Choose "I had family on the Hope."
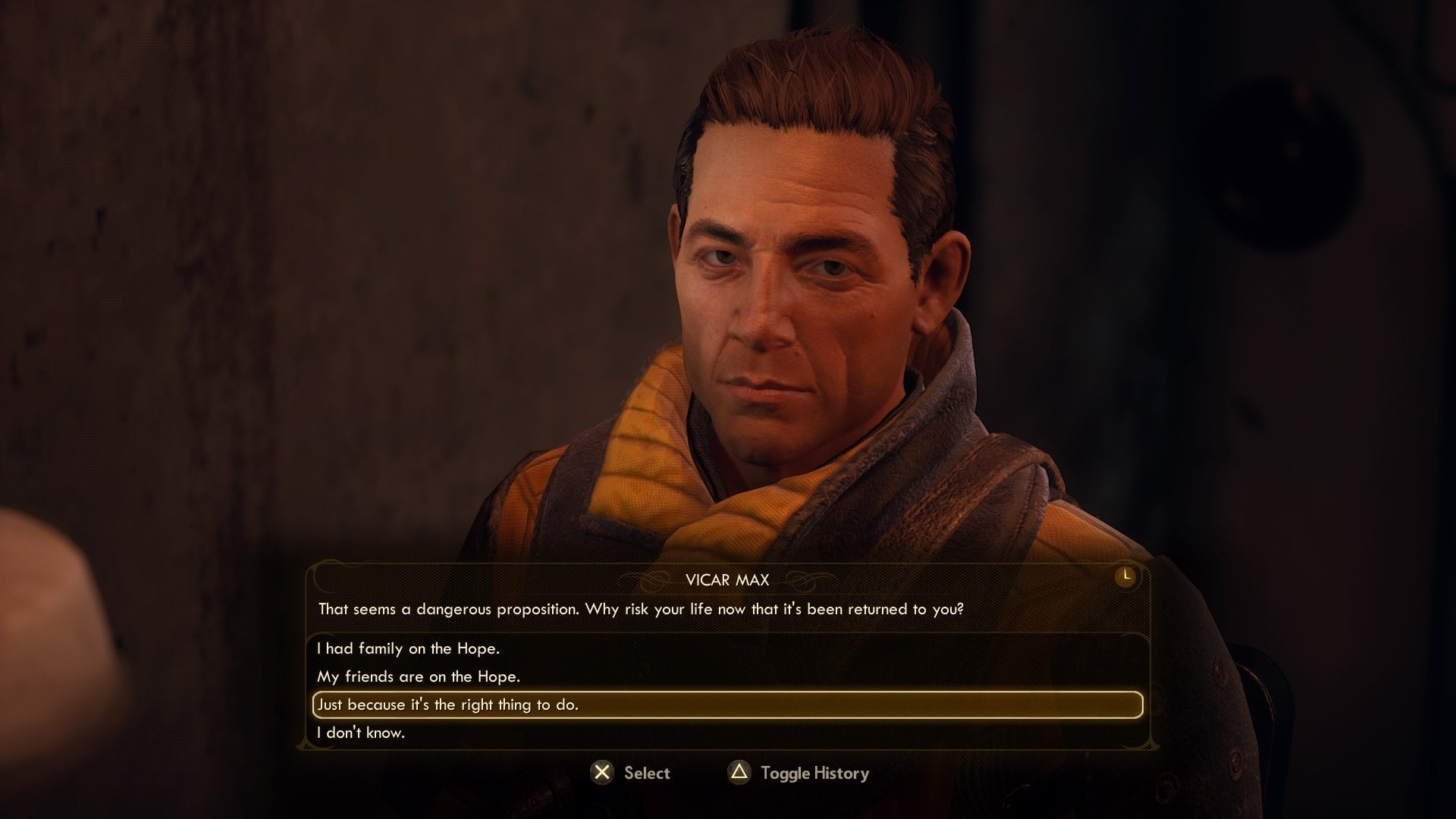Image resolution: width=1456 pixels, height=819 pixels. [408, 648]
